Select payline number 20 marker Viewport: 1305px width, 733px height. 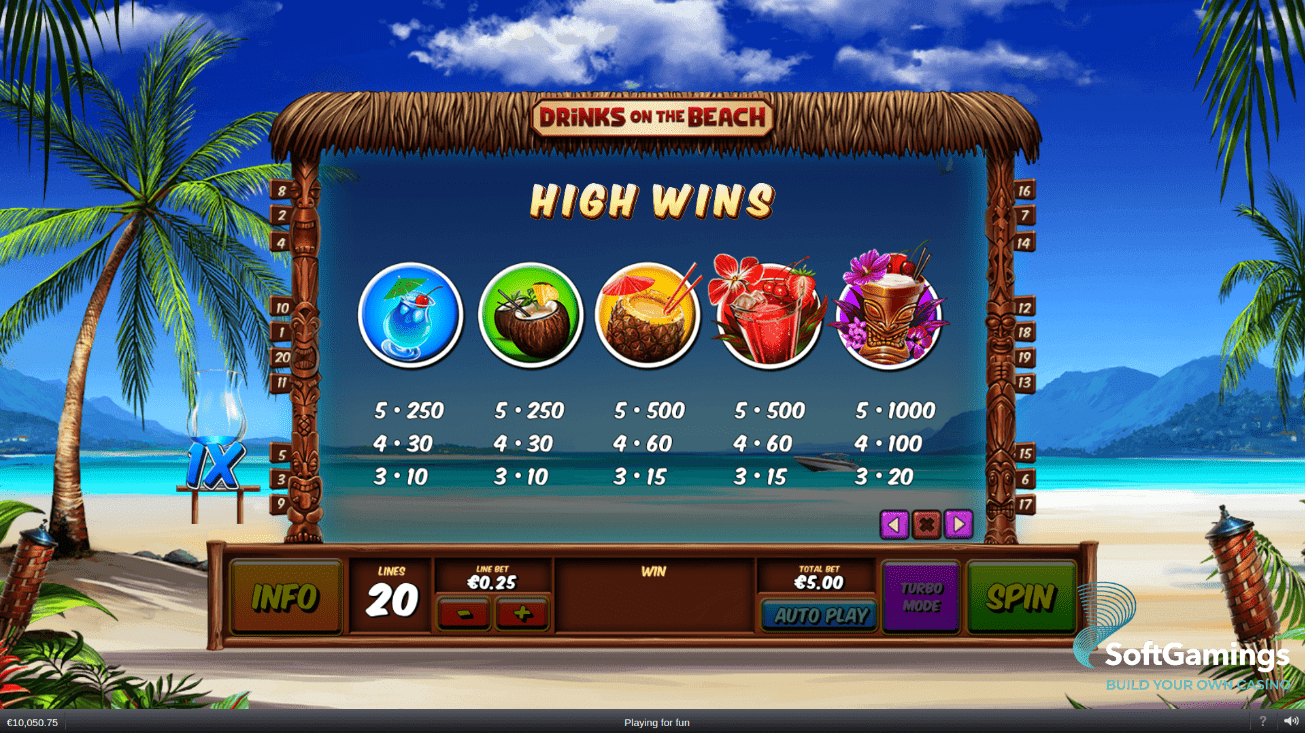(x=282, y=357)
